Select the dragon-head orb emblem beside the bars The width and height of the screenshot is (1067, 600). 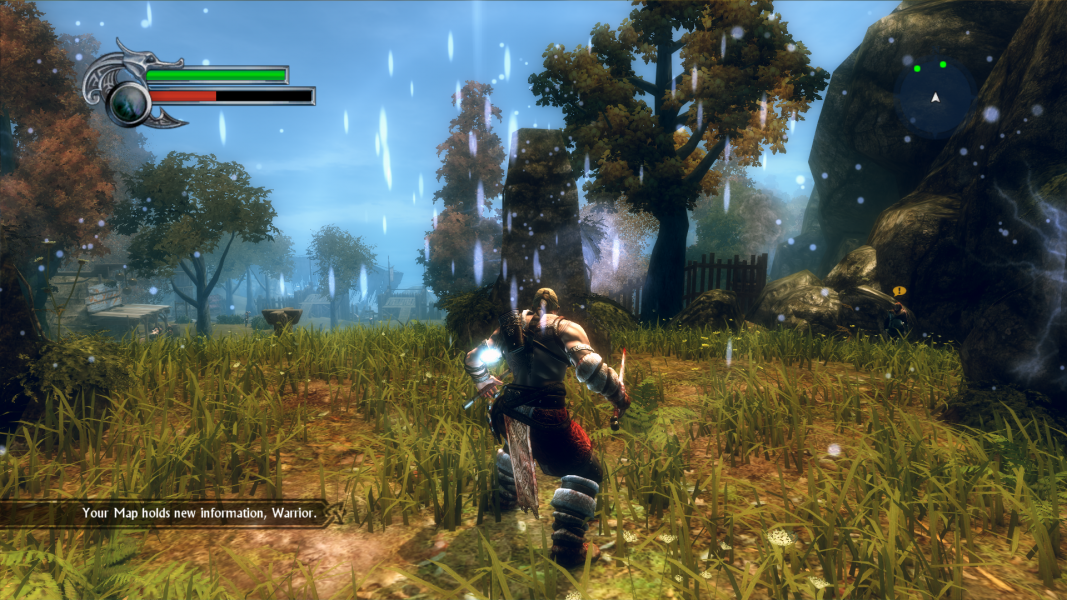(x=128, y=100)
